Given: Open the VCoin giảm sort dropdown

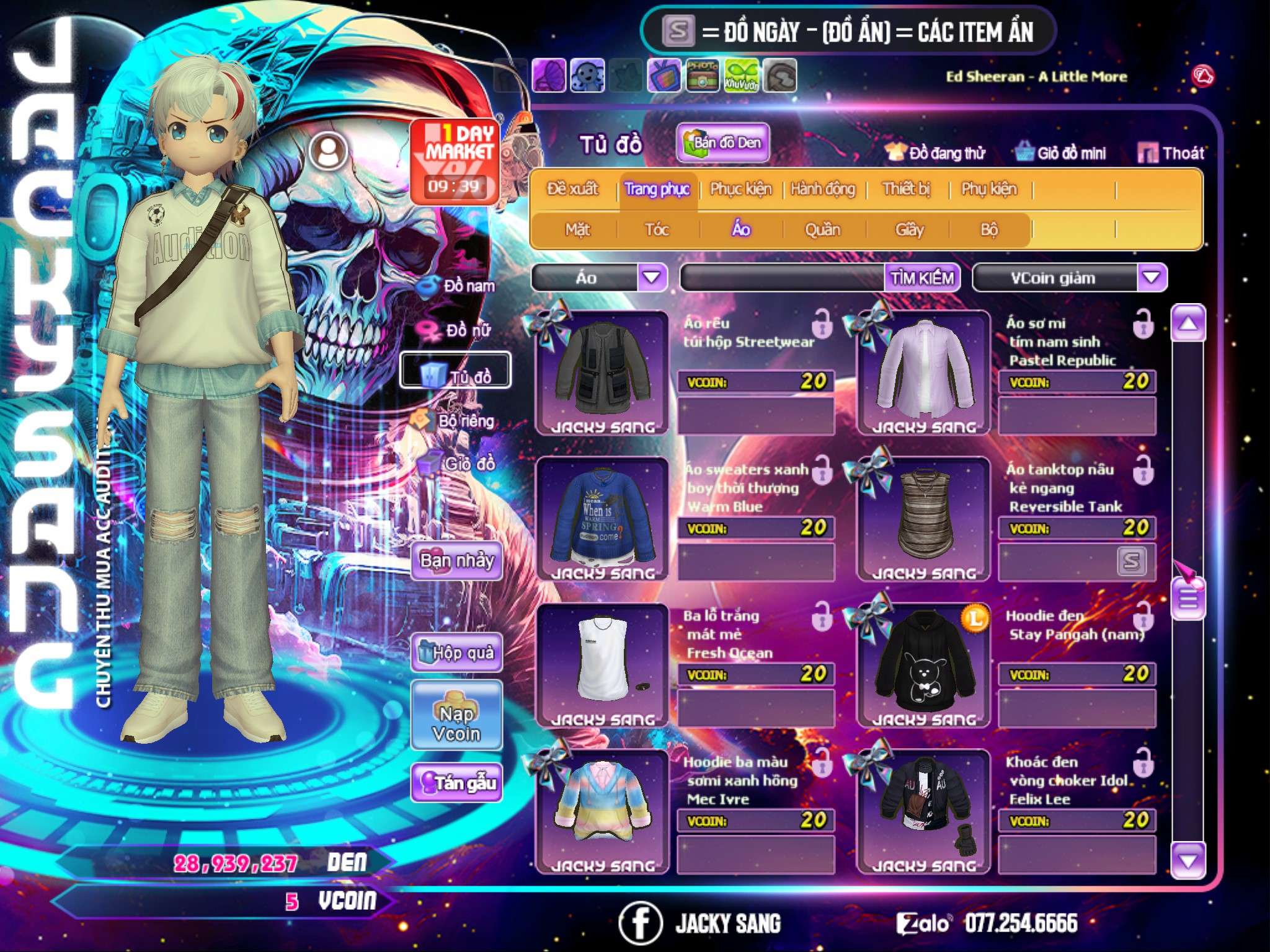Looking at the screenshot, I should coord(1152,278).
